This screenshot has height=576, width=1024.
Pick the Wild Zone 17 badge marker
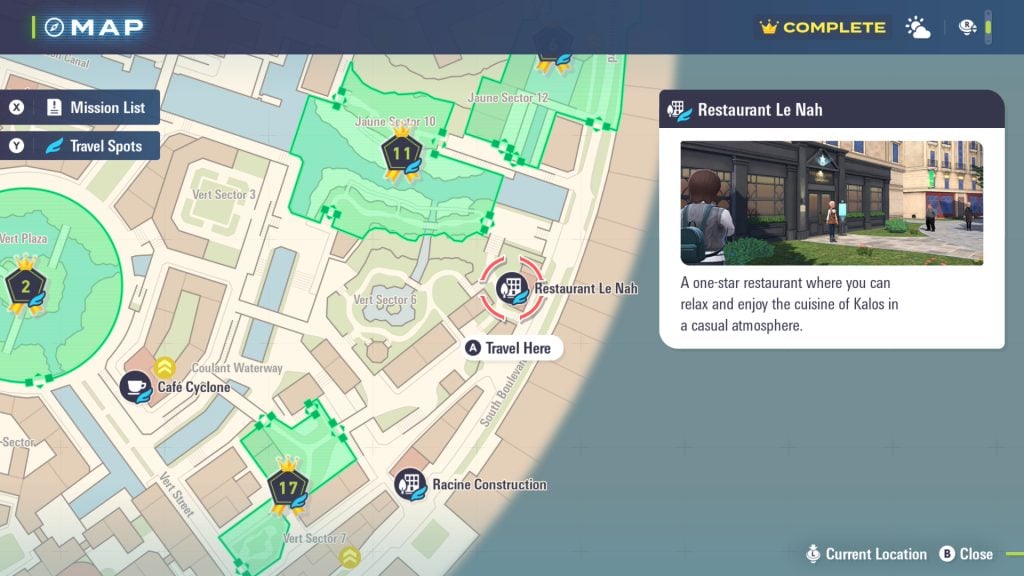(288, 489)
